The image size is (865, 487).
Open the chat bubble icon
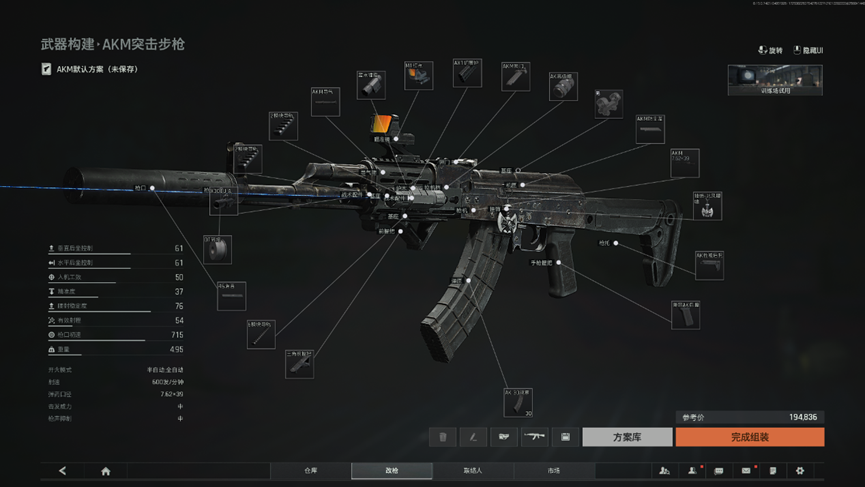click(x=718, y=471)
